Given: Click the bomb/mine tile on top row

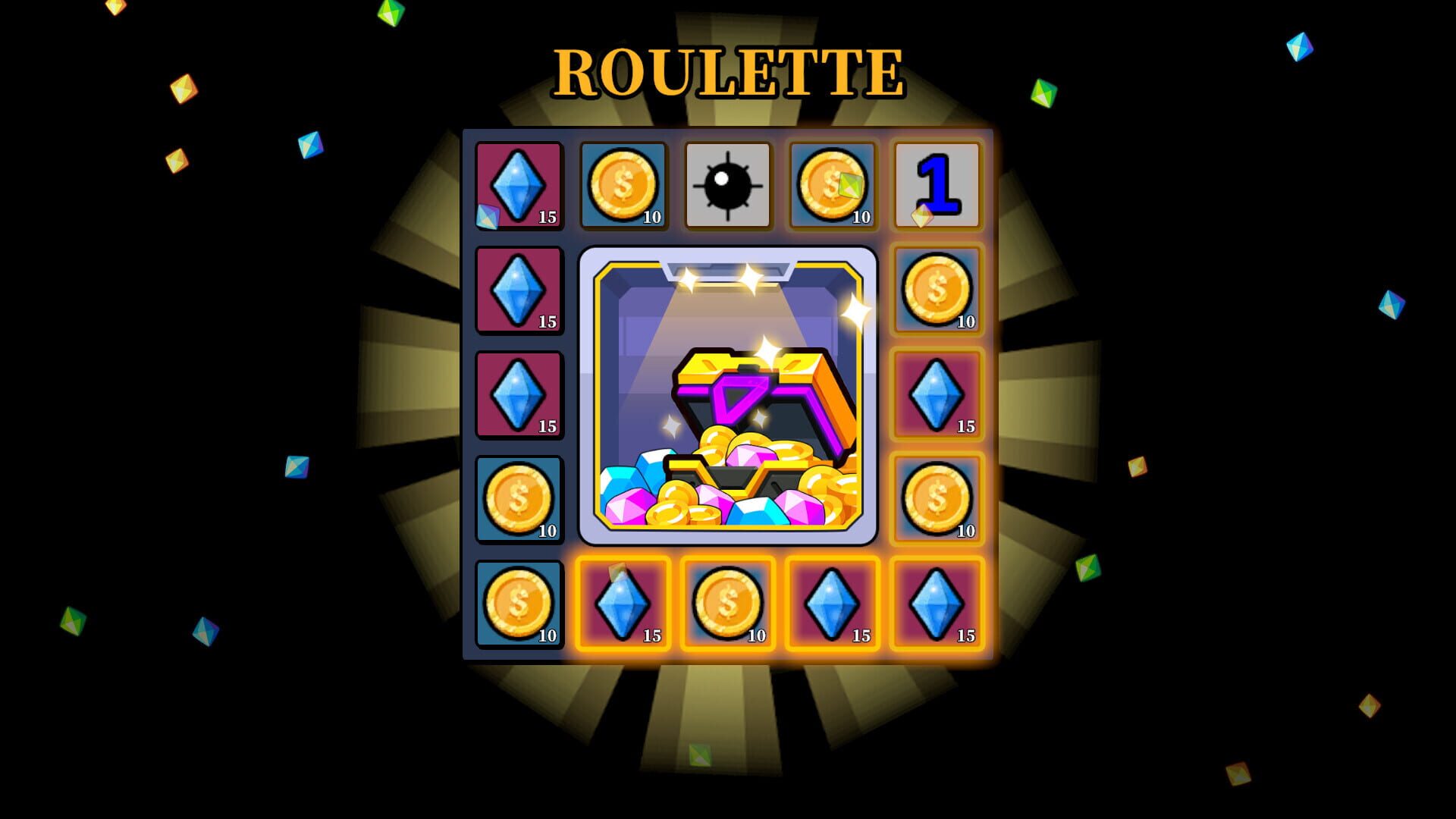Looking at the screenshot, I should pyautogui.click(x=728, y=184).
